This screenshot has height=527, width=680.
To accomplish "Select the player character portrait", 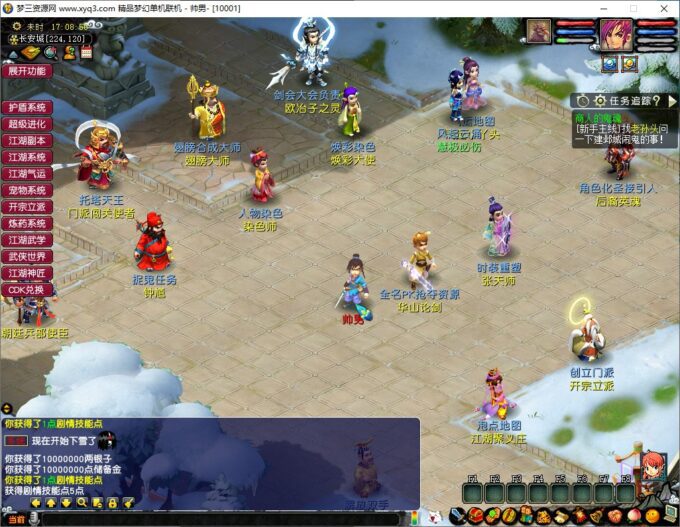I will (617, 33).
